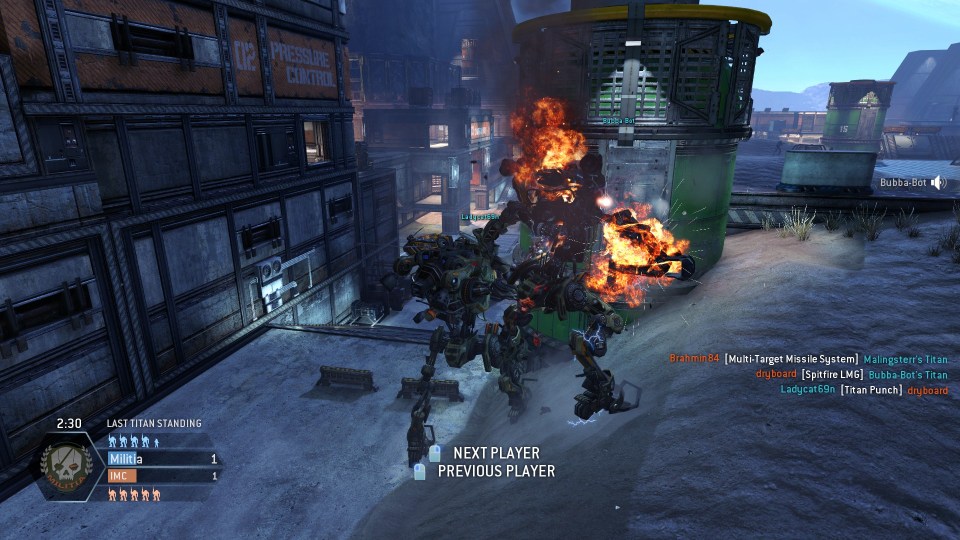The image size is (960, 540).
Task: Switch view using the NEXT PLAYER label
Action: click(495, 453)
